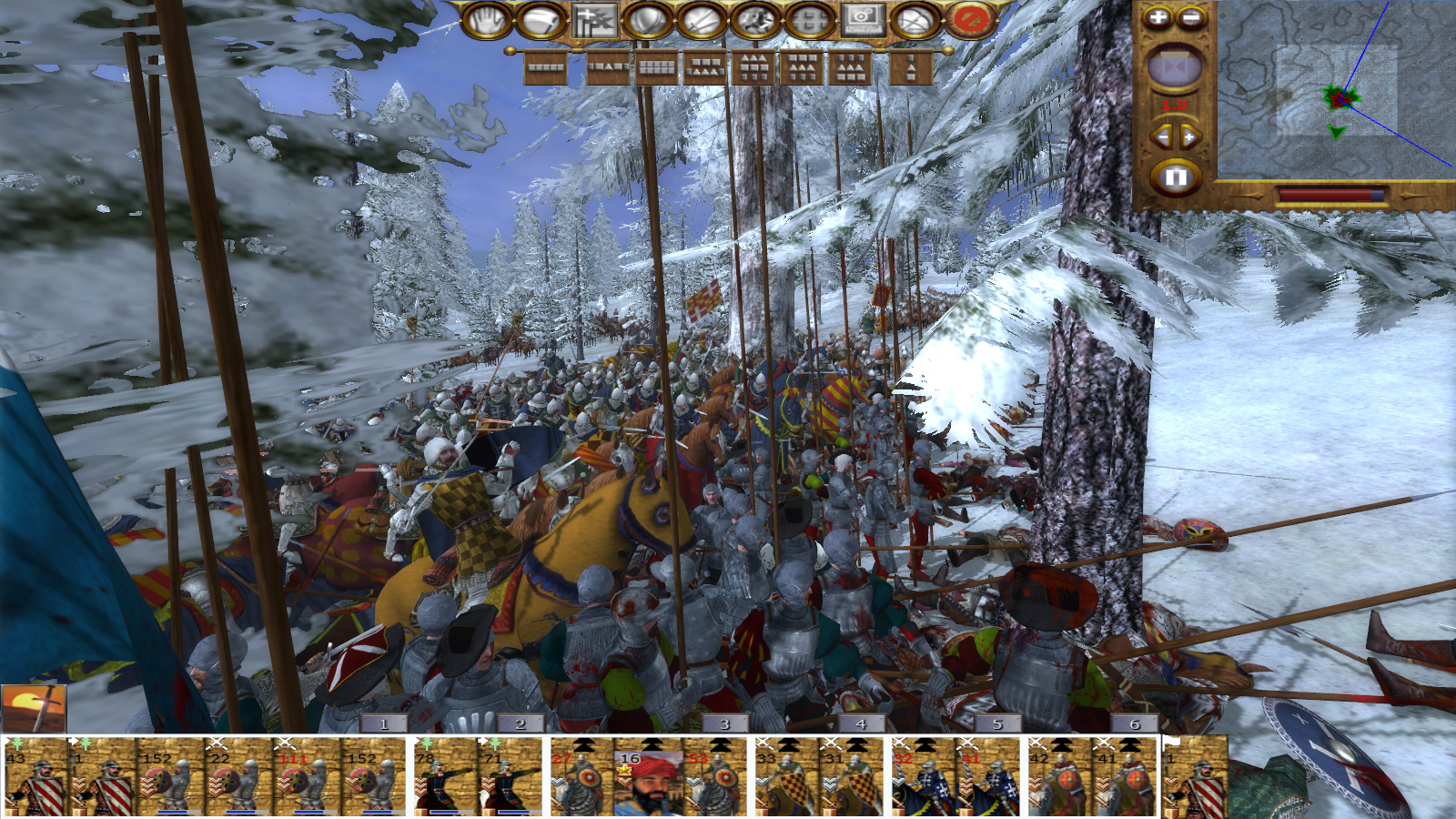Screen dimensions: 1456x819
Task: Speed up battle with right arrow
Action: 1188,137
